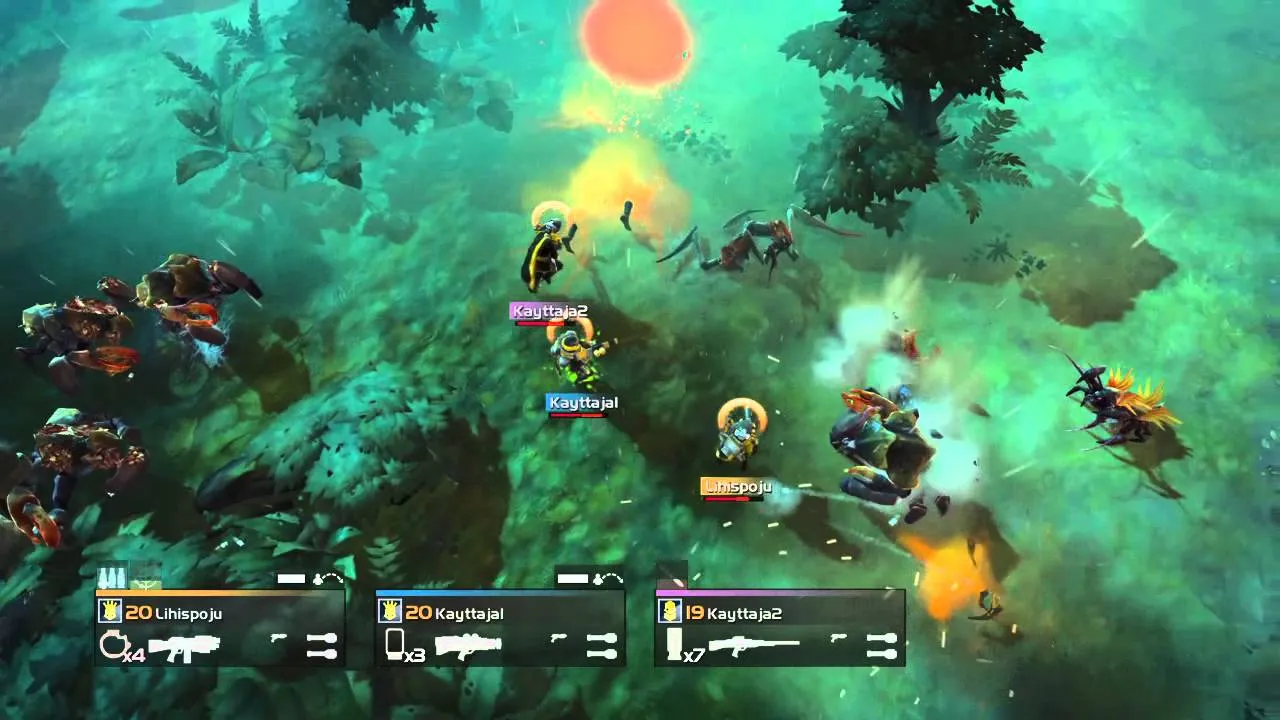Choose Lihispoju's grenades icon
The height and width of the screenshot is (720, 1280).
pyautogui.click(x=322, y=645)
